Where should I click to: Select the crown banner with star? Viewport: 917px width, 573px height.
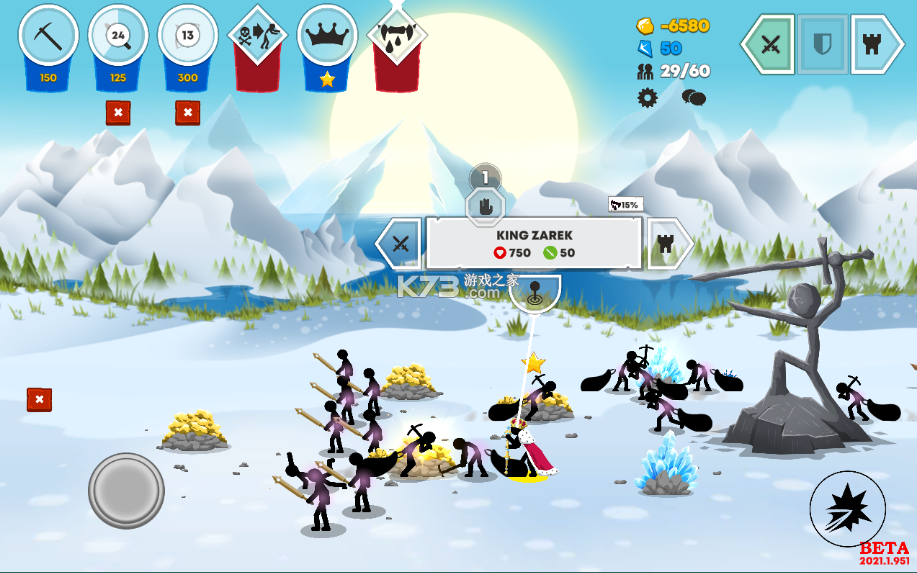click(328, 37)
